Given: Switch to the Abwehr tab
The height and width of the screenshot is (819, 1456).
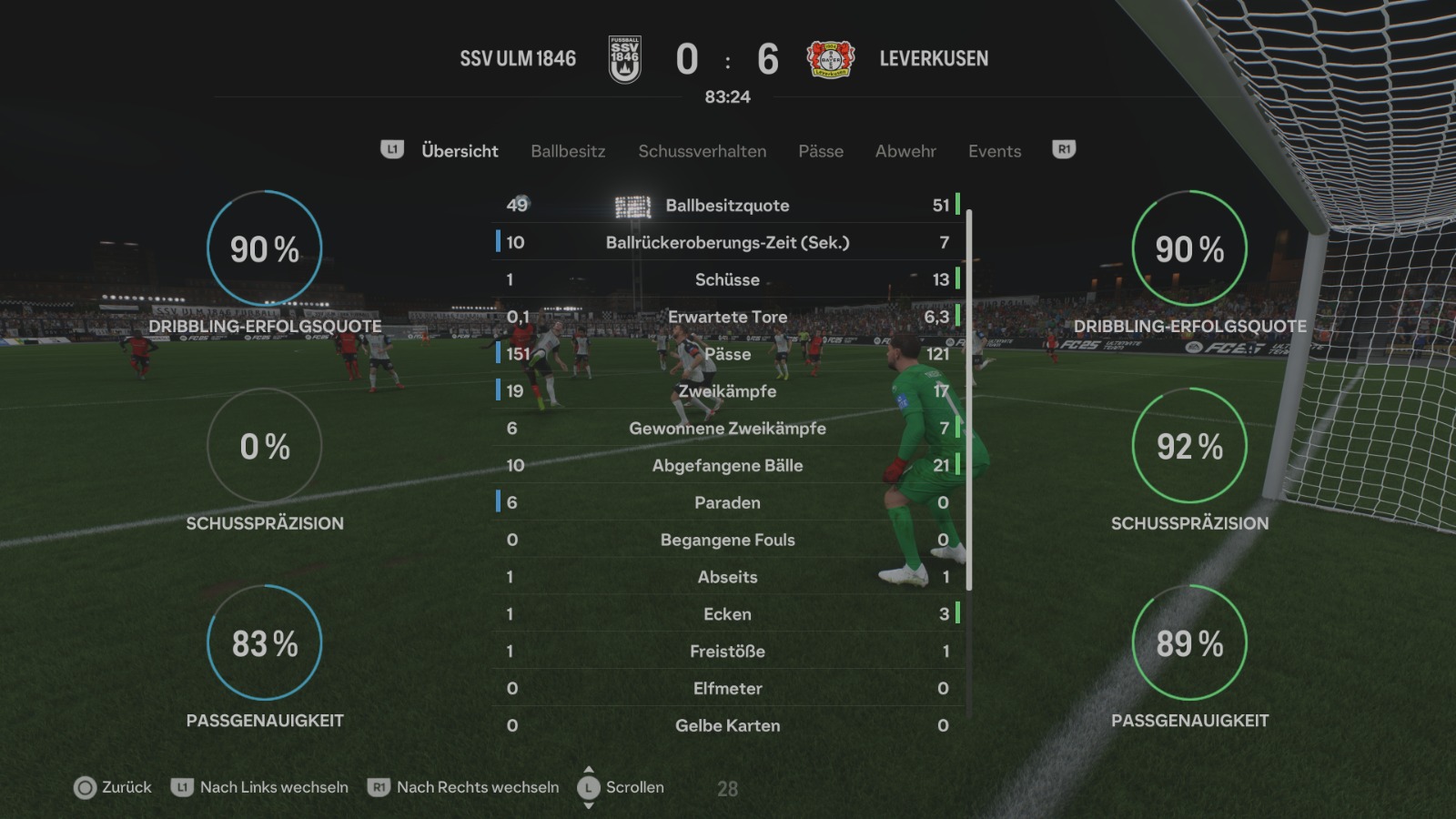Looking at the screenshot, I should [x=905, y=151].
